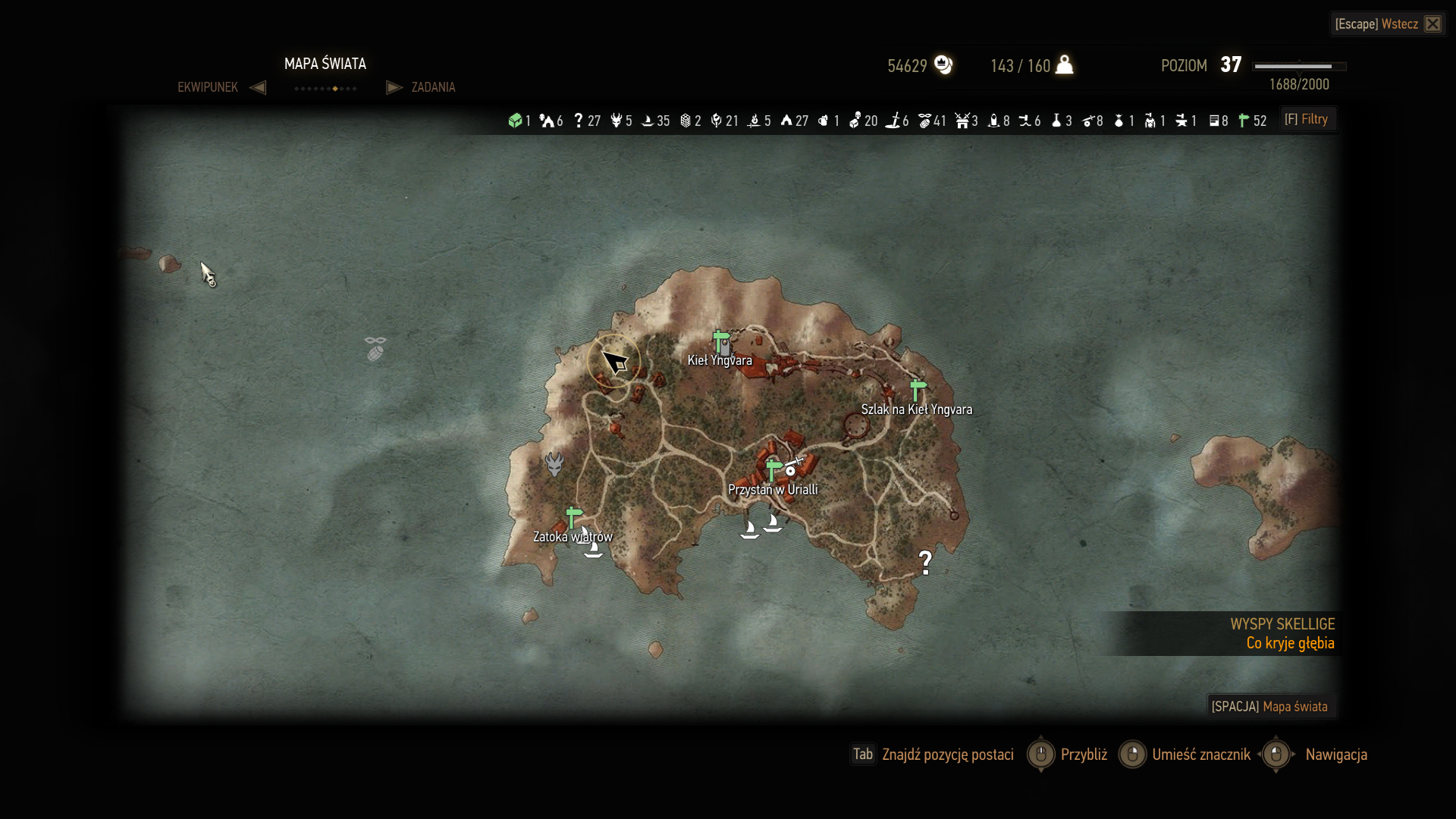Click the monster den marker on the island

[554, 463]
